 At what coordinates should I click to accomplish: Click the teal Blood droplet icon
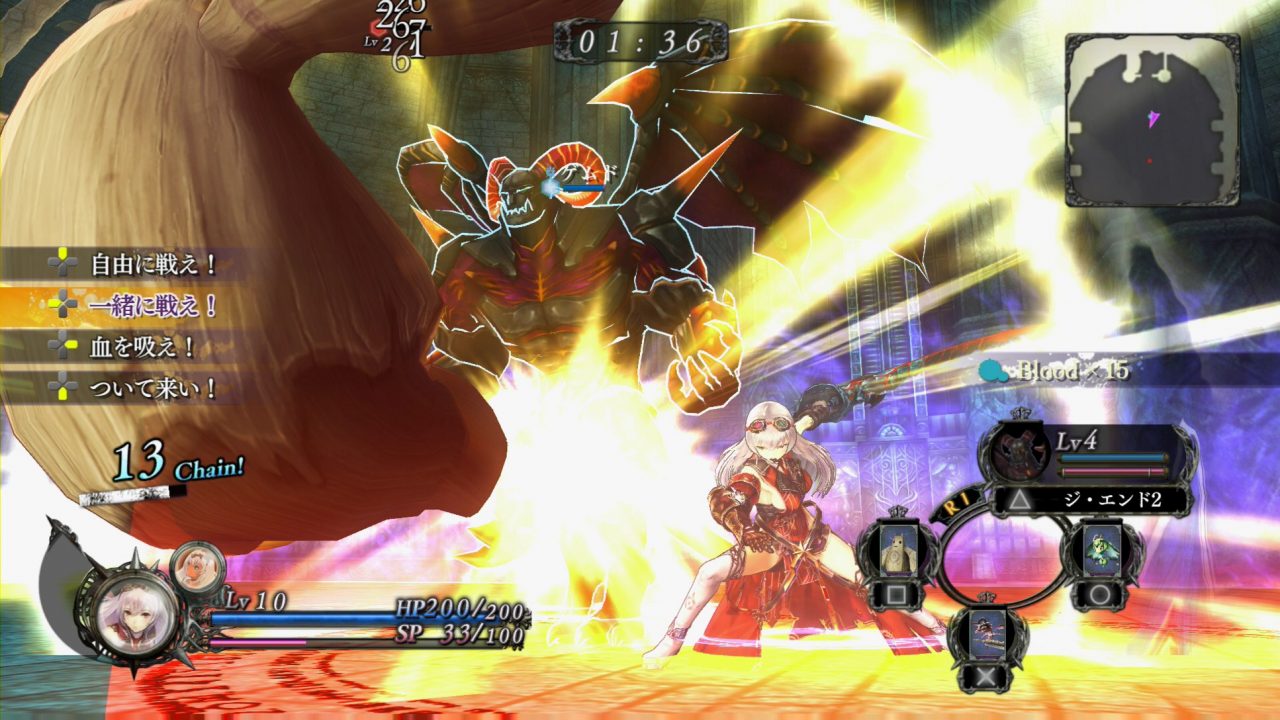tap(991, 368)
